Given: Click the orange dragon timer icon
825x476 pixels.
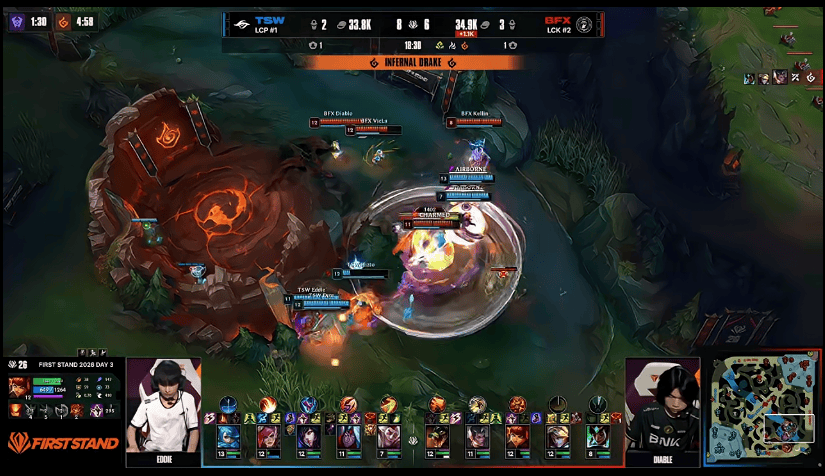Looking at the screenshot, I should [62, 21].
